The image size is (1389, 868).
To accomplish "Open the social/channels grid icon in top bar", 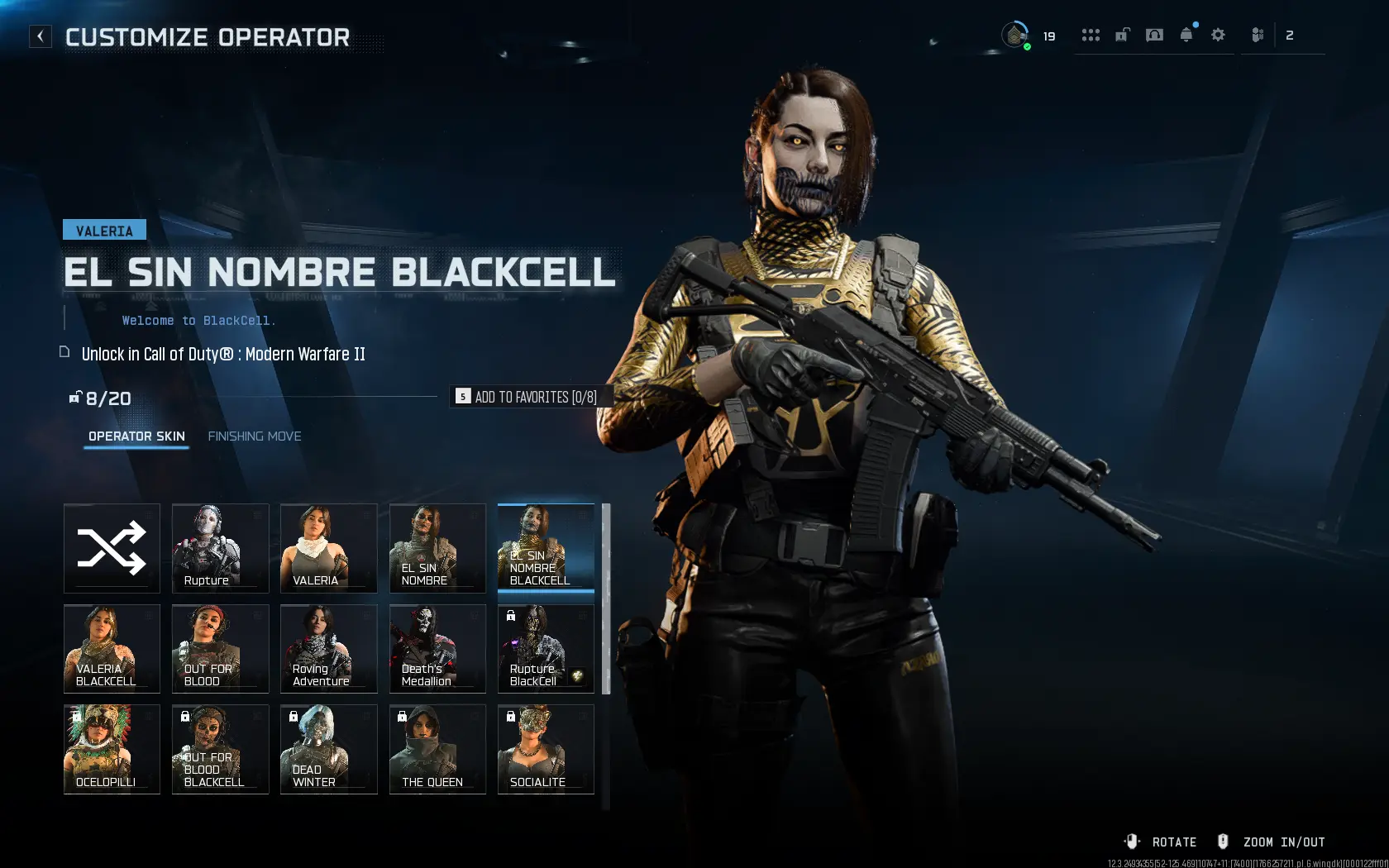I will (1091, 35).
